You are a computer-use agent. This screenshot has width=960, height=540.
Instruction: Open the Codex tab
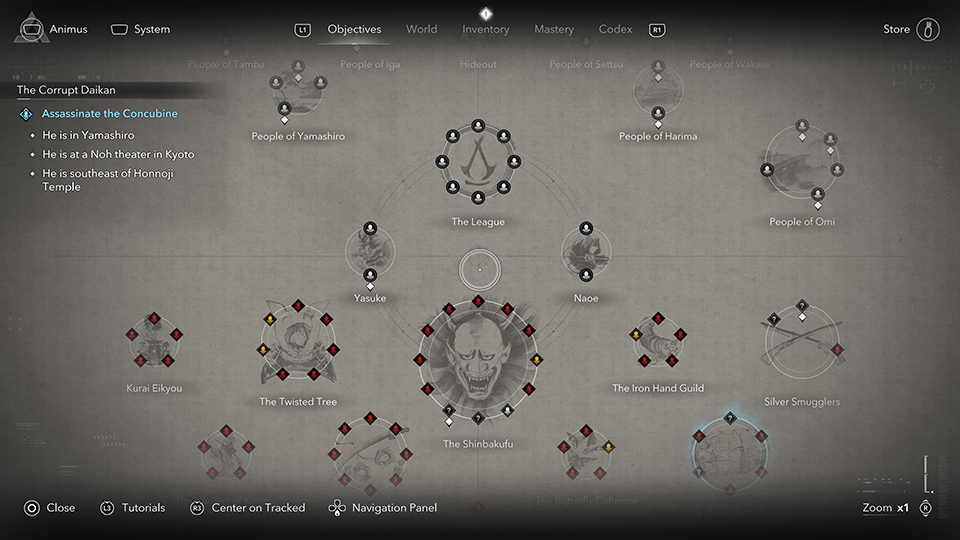pos(615,29)
